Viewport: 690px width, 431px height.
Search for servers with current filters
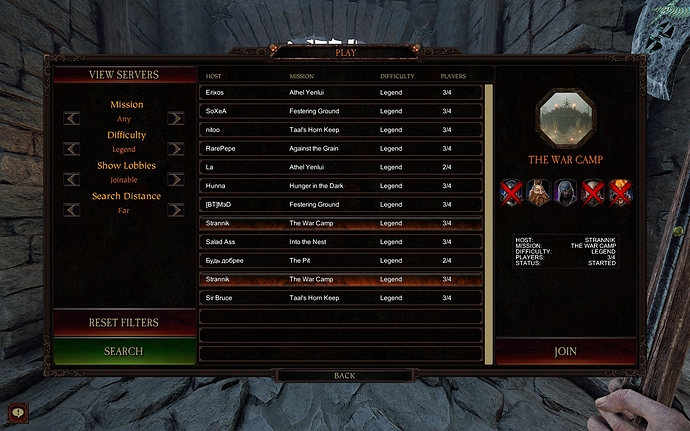[123, 352]
